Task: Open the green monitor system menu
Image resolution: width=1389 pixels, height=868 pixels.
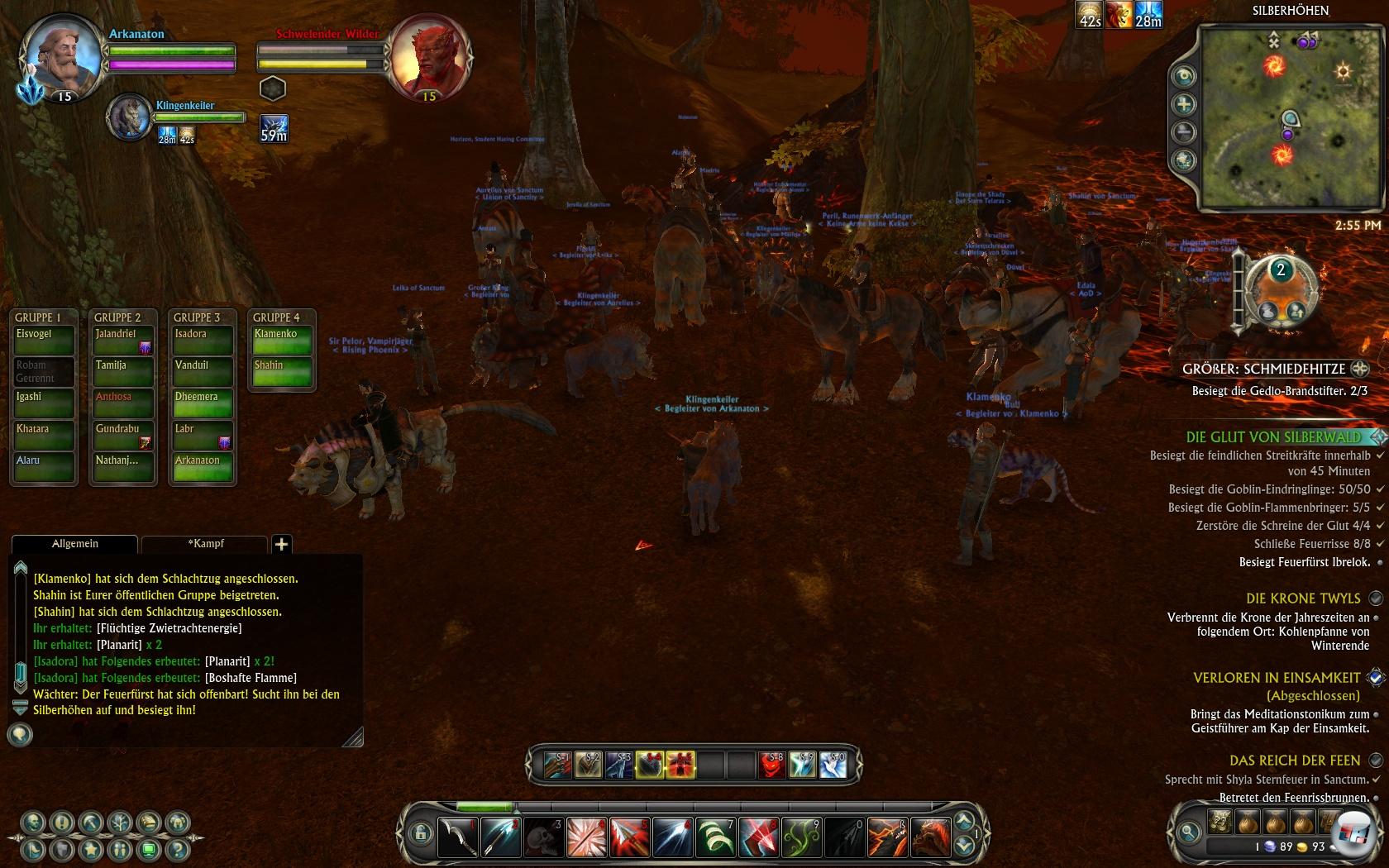Action: [149, 849]
